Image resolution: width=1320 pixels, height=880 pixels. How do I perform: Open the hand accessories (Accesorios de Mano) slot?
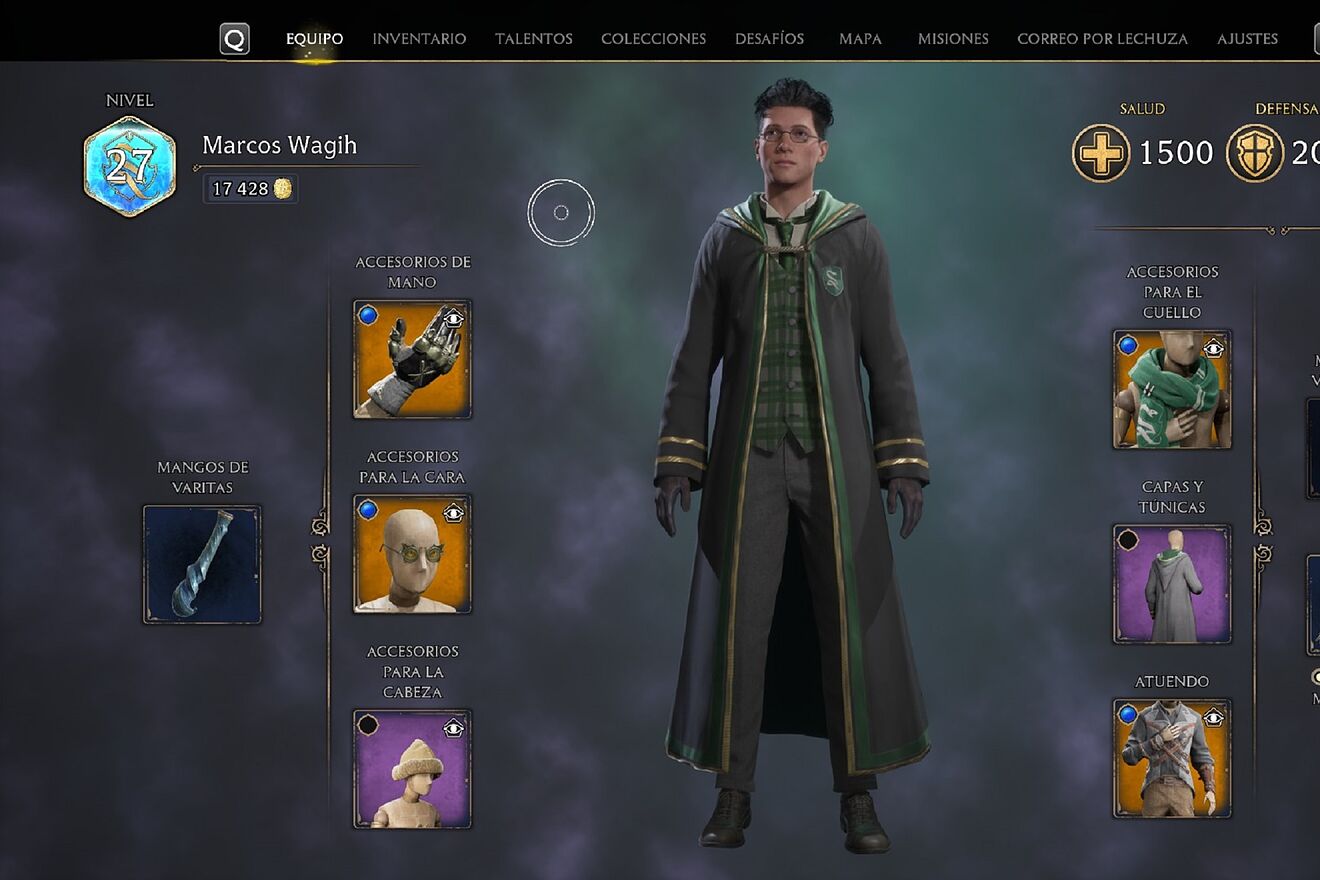tap(411, 358)
